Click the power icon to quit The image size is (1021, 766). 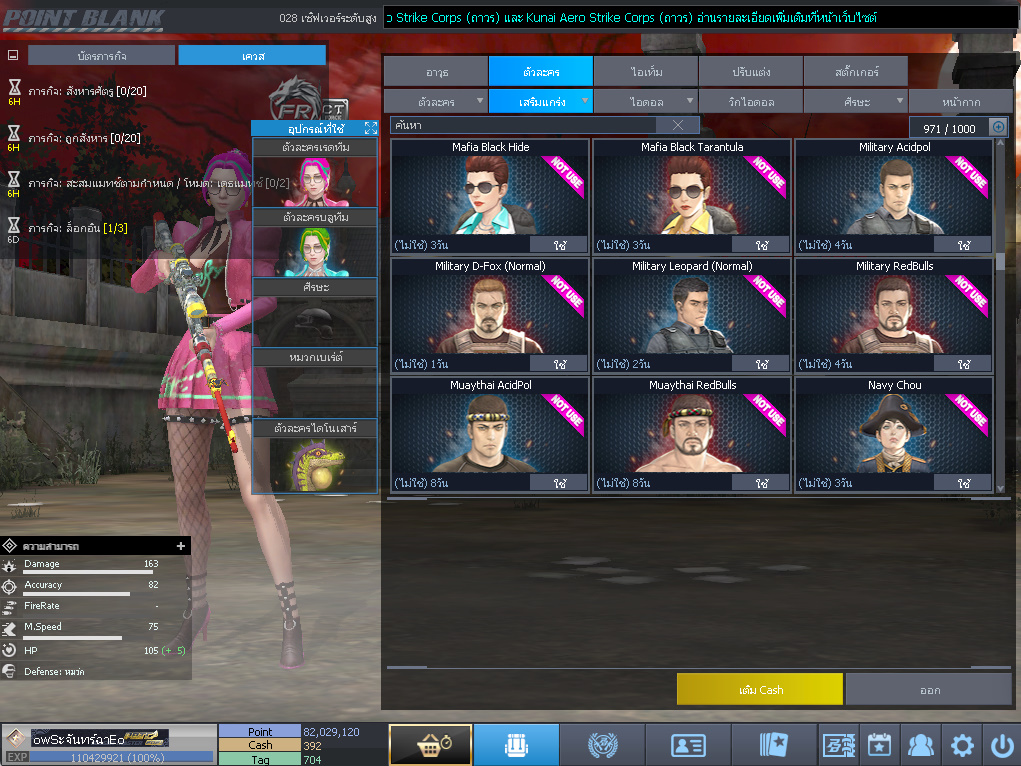(x=1002, y=745)
